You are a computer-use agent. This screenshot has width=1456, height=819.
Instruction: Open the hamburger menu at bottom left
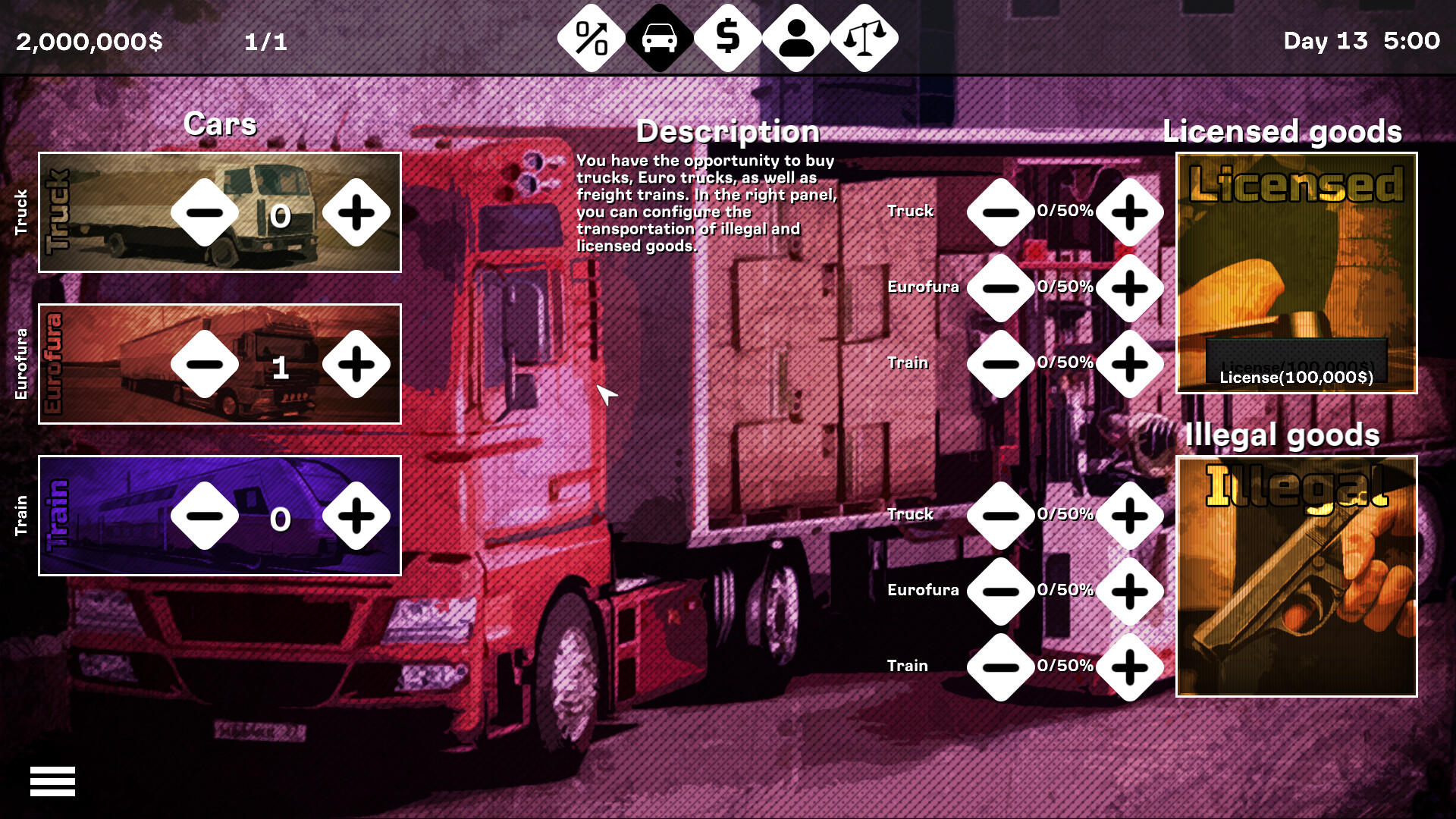(x=54, y=782)
